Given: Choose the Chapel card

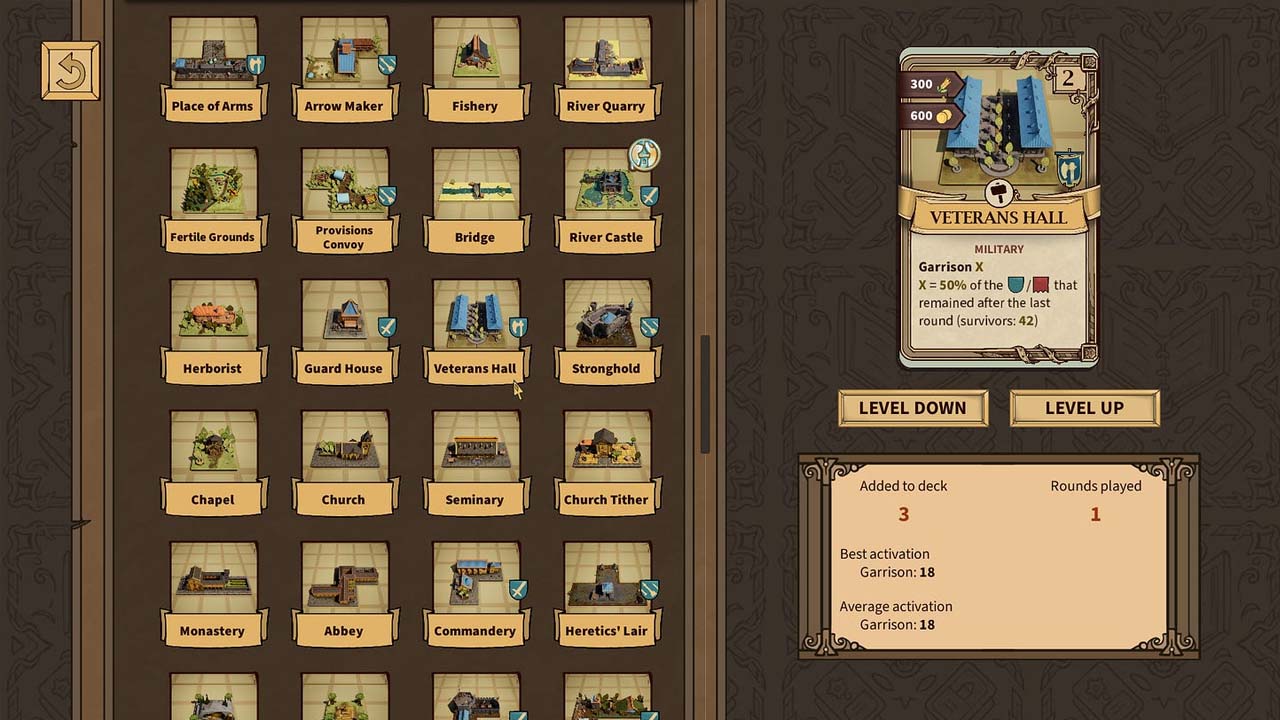Looking at the screenshot, I should tap(212, 461).
